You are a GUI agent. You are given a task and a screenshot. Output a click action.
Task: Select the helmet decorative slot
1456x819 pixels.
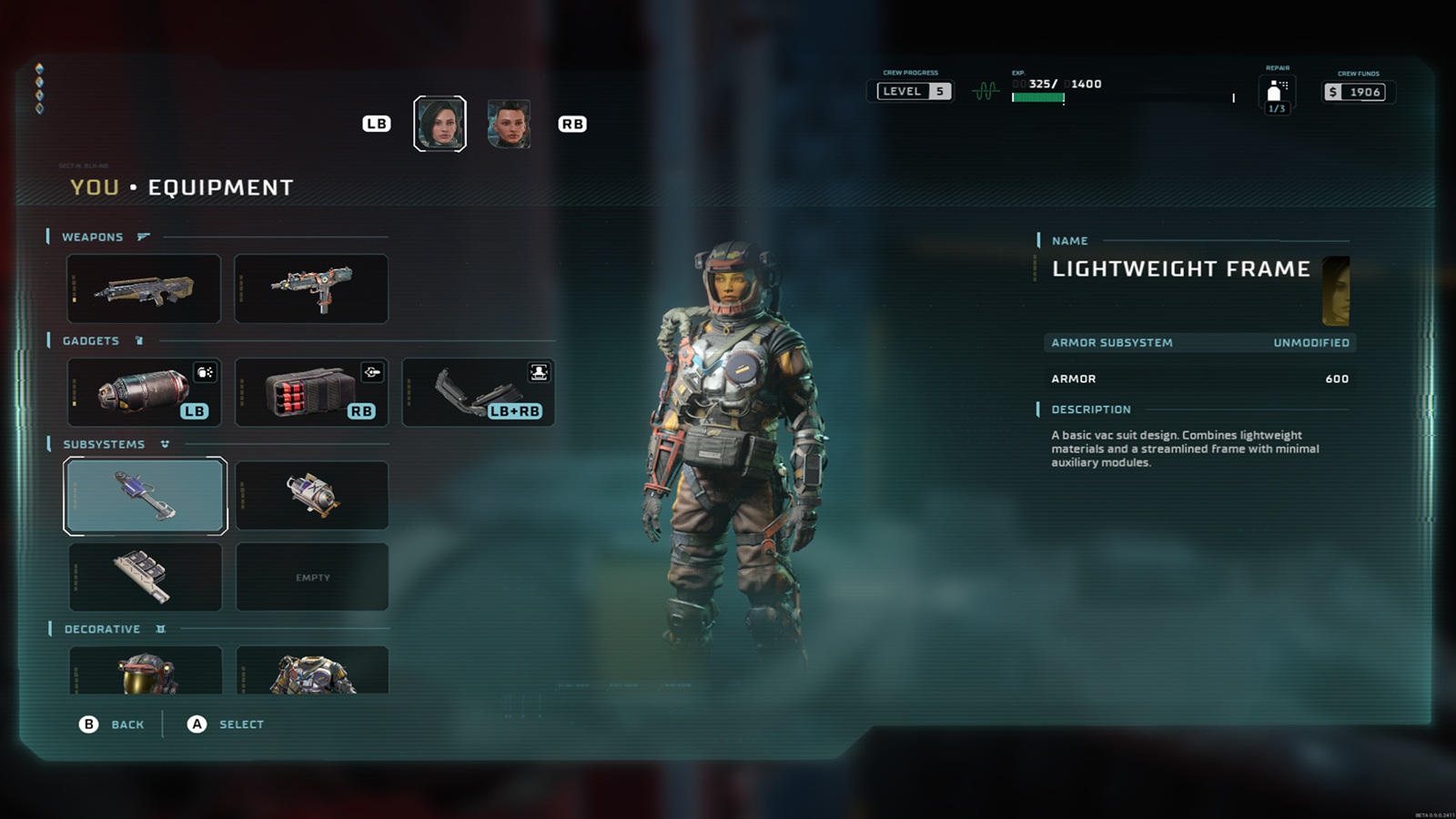click(146, 671)
